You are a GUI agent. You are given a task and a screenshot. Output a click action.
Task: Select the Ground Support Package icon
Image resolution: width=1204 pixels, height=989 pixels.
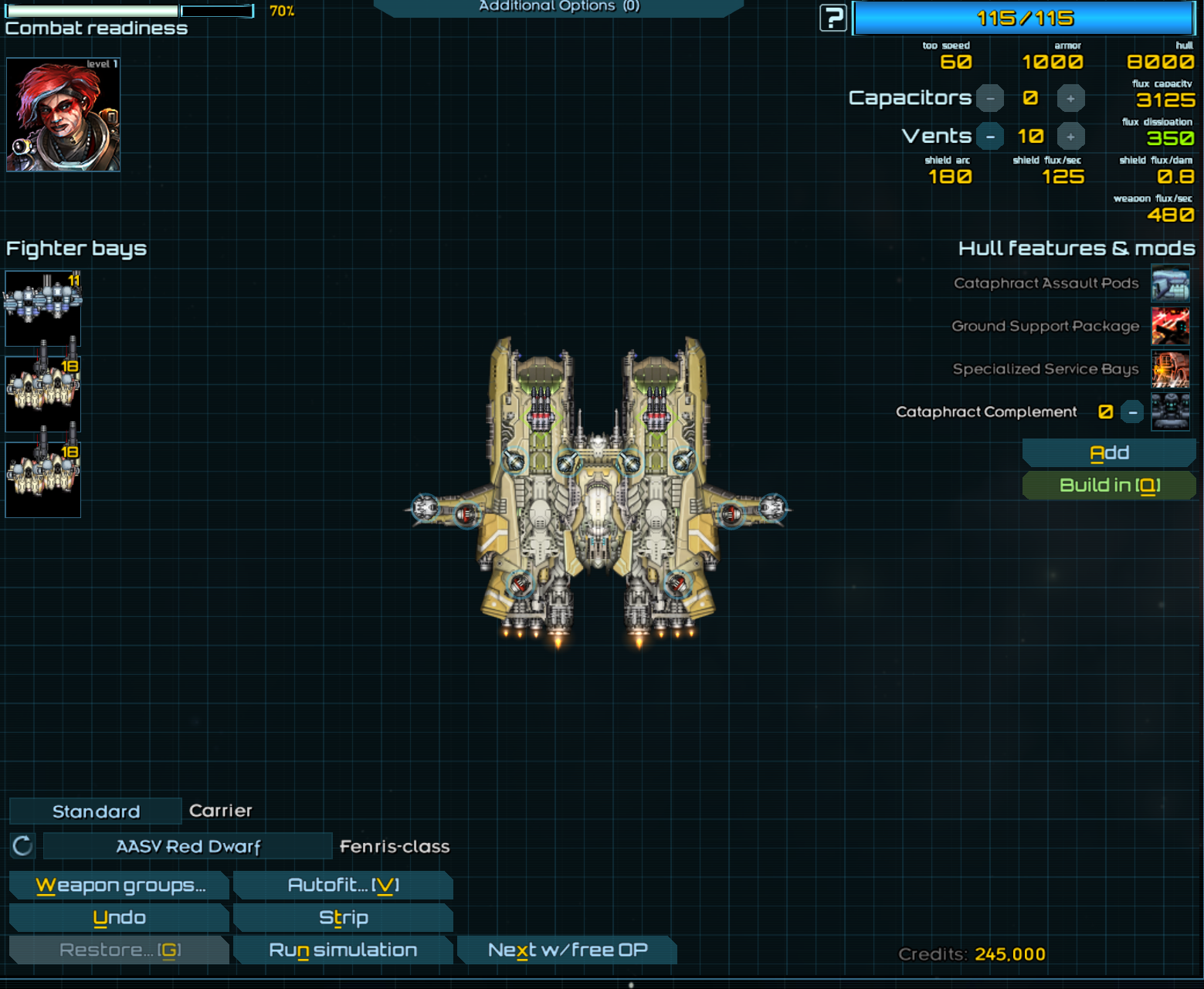click(x=1170, y=326)
